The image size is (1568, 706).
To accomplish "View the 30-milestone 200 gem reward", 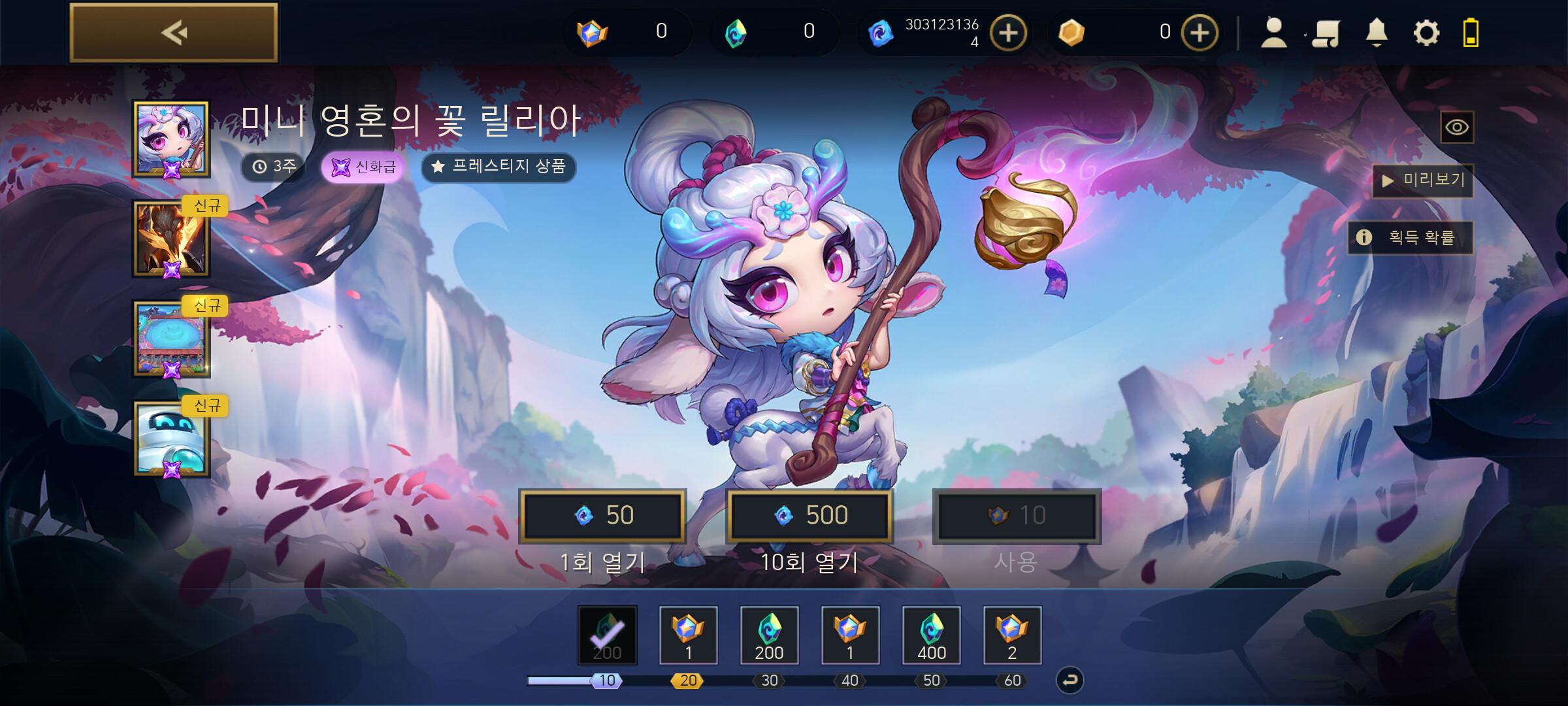I will click(769, 635).
